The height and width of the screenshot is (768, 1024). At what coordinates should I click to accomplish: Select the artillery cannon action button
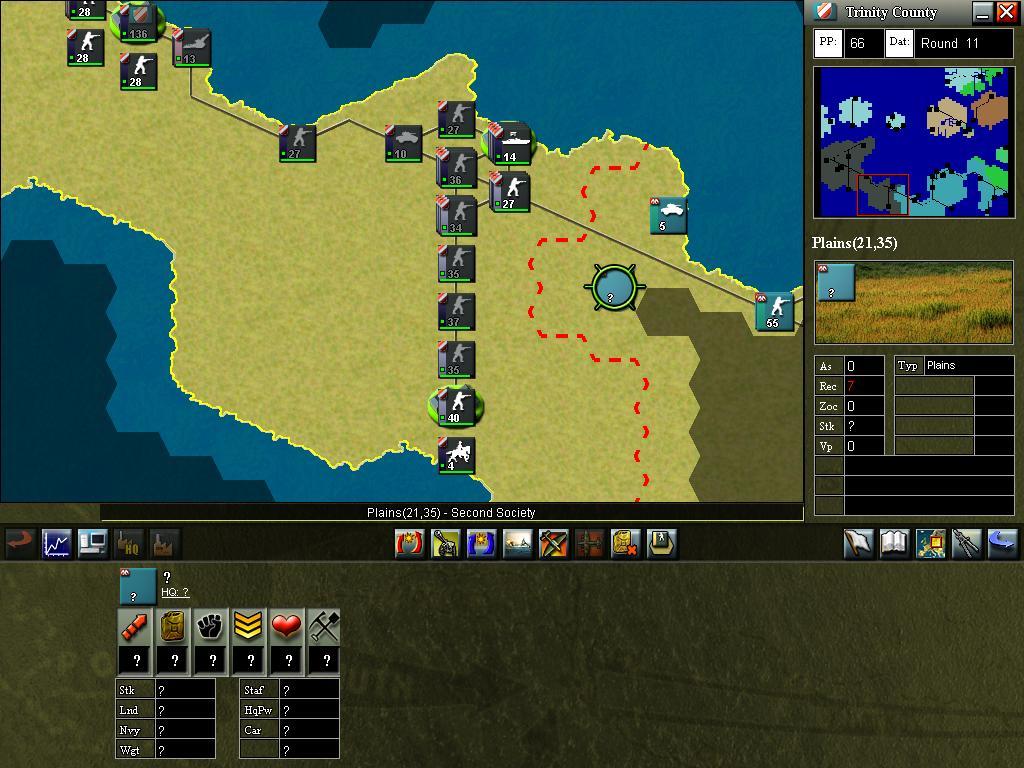coord(445,543)
